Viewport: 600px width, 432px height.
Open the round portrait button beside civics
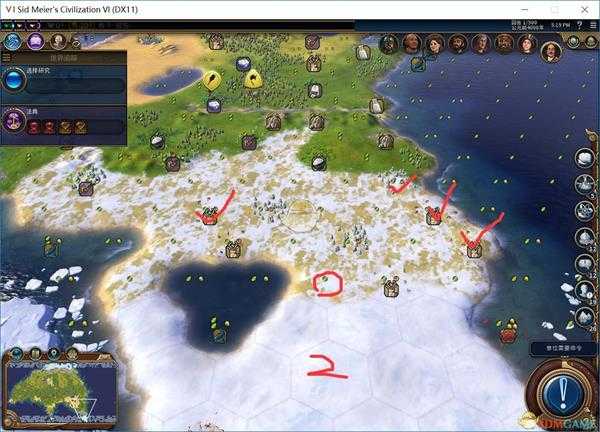pos(57,42)
